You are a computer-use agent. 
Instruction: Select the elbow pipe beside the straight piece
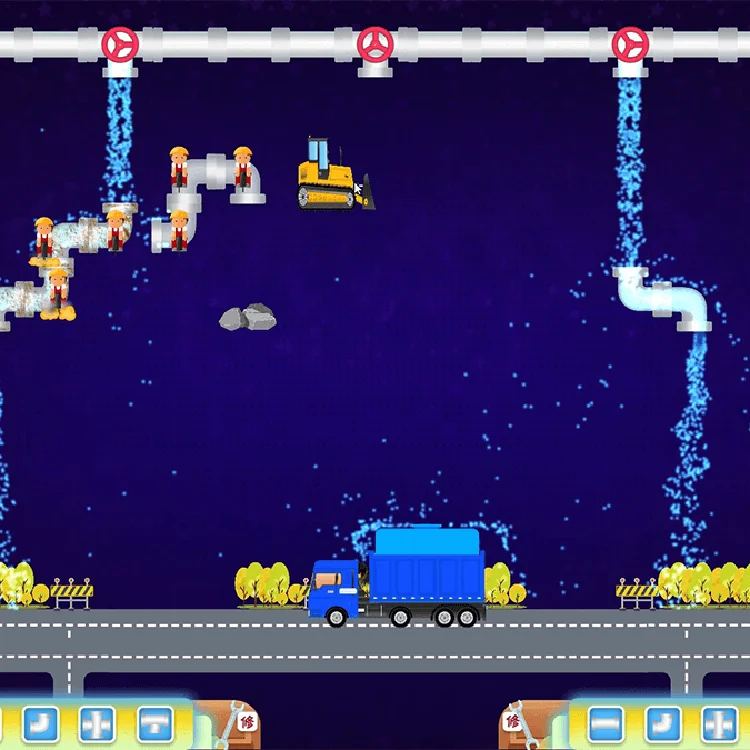pos(663,722)
